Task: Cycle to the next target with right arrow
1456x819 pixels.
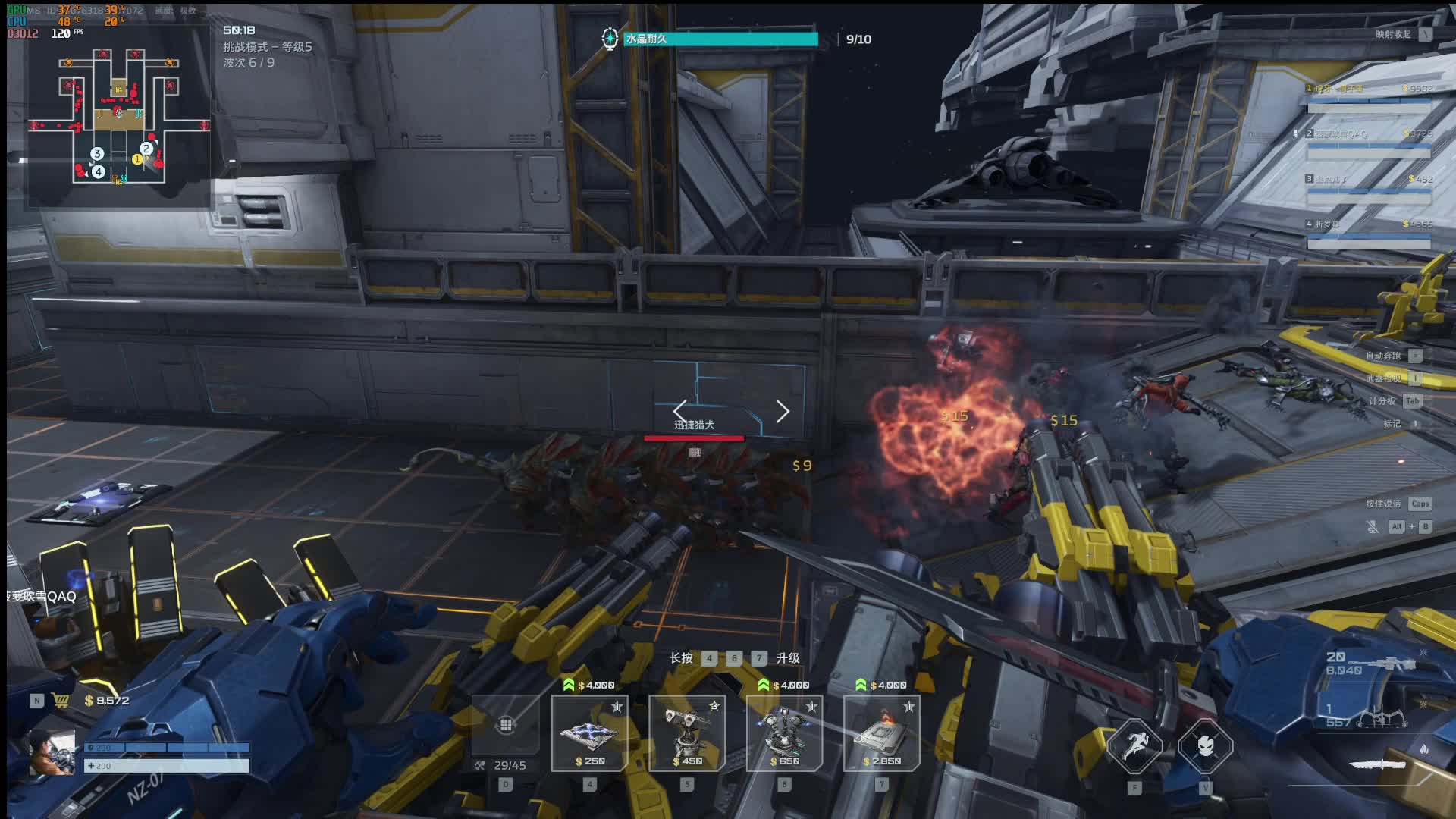Action: click(783, 411)
